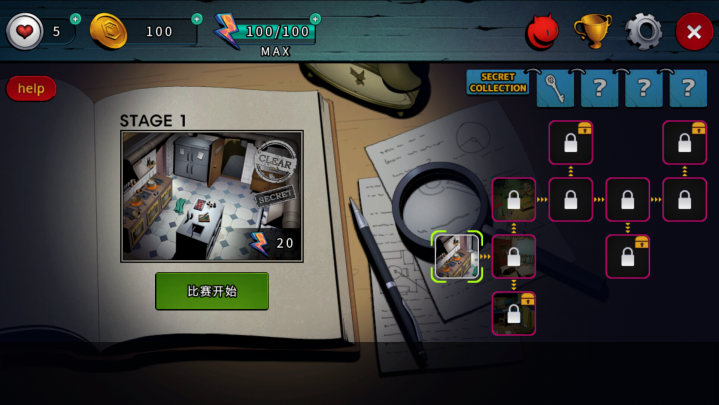Select the highlighted Stage 1 map node

tap(457, 256)
